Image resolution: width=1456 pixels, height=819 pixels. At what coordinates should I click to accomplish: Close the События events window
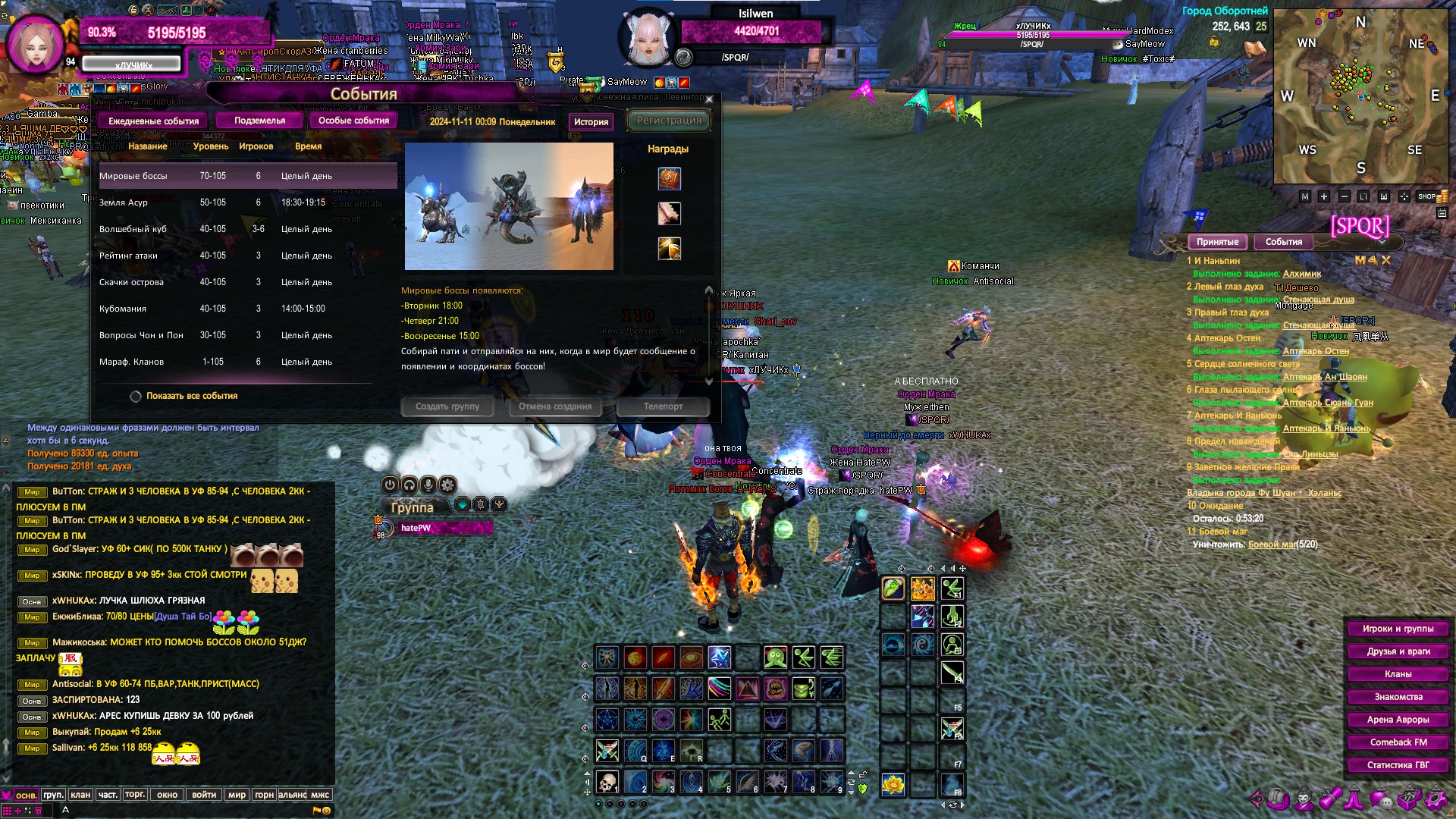[x=709, y=99]
